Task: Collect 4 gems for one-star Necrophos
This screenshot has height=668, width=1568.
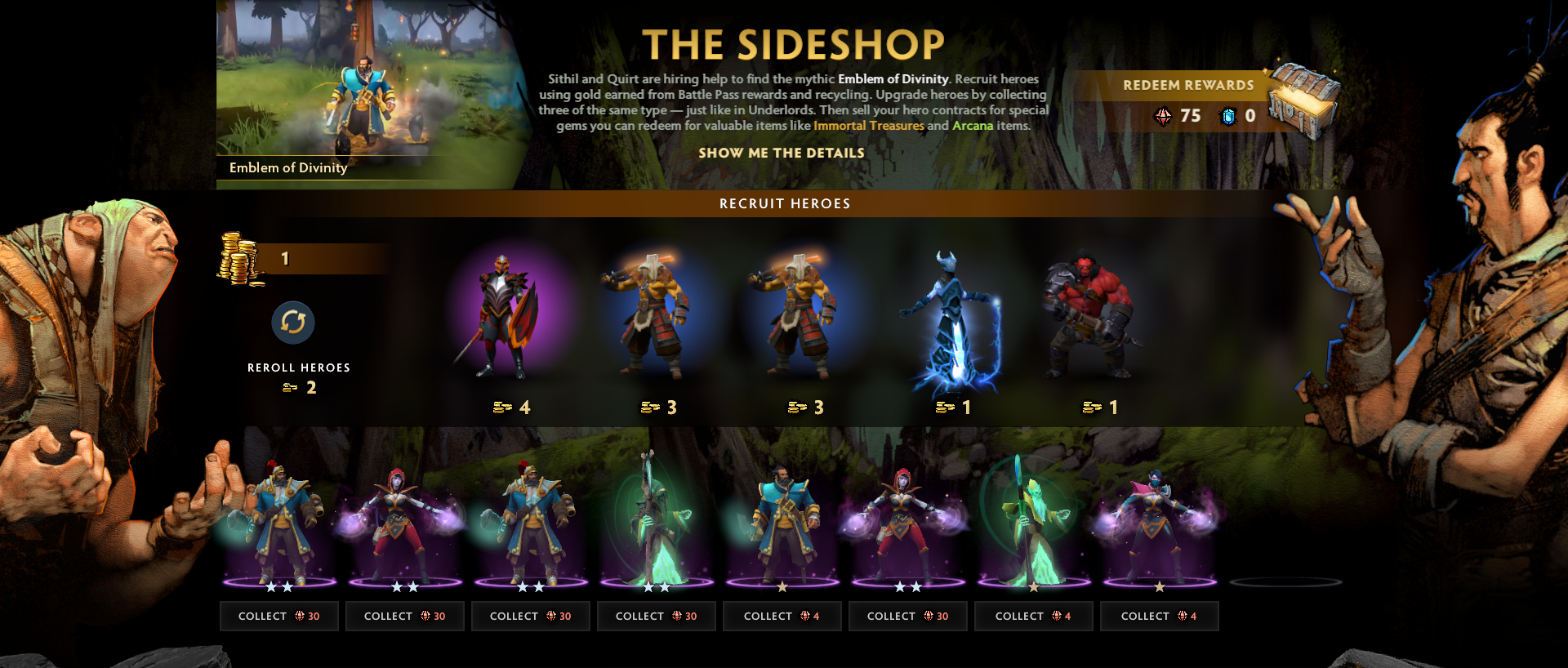Action: click(1033, 617)
